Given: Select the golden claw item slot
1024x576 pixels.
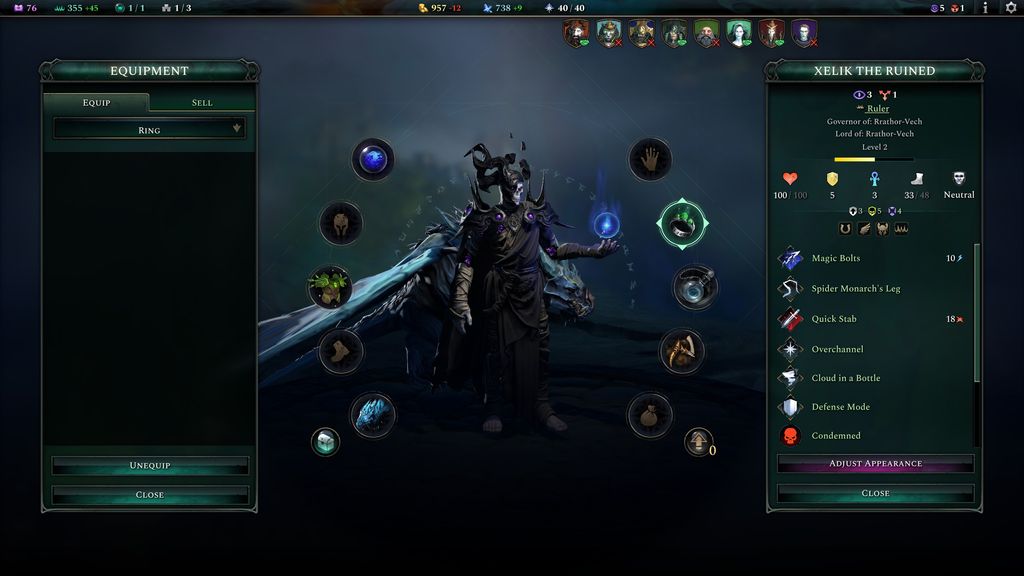Looking at the screenshot, I should pyautogui.click(x=682, y=351).
